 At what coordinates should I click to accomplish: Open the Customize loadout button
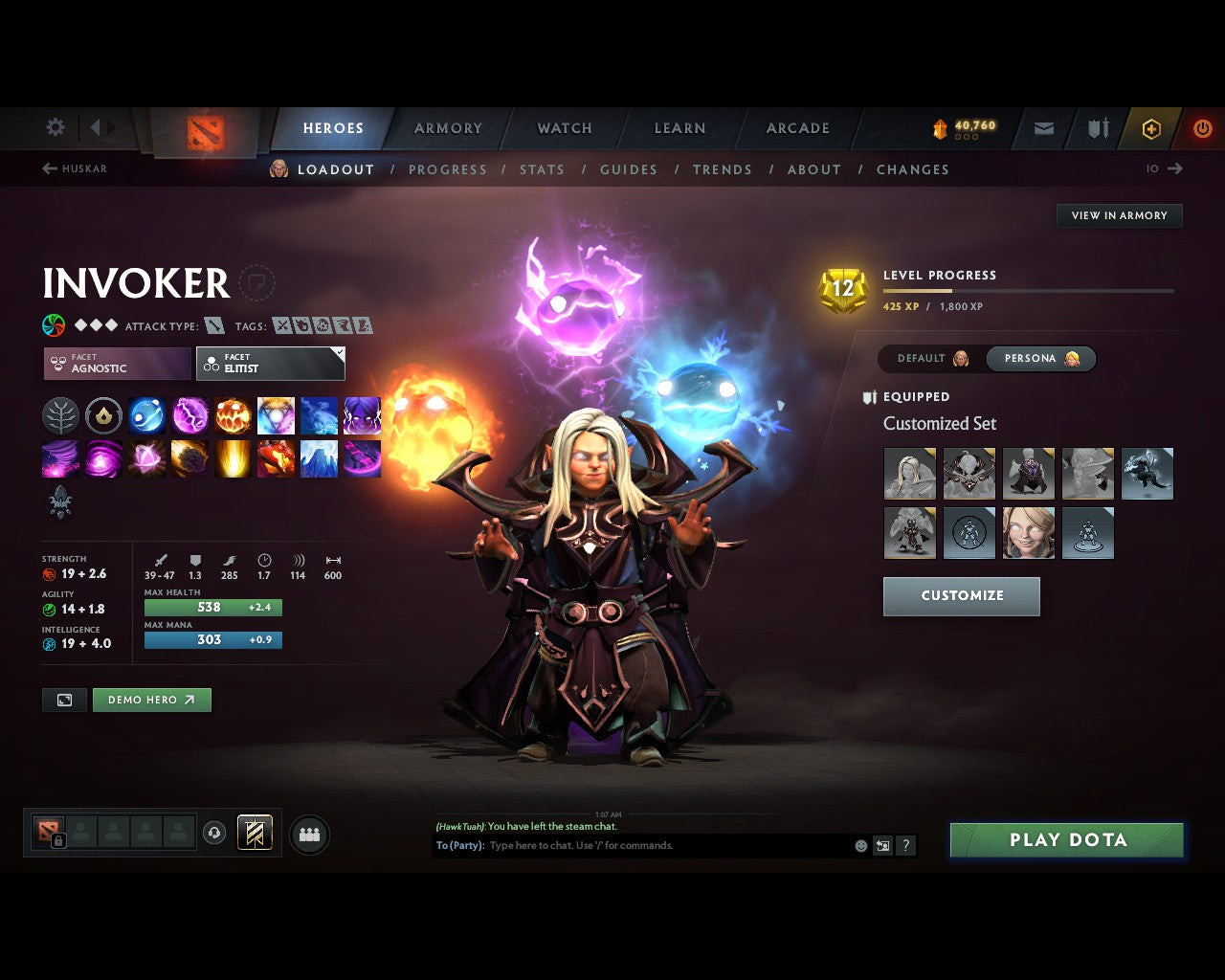(x=961, y=595)
